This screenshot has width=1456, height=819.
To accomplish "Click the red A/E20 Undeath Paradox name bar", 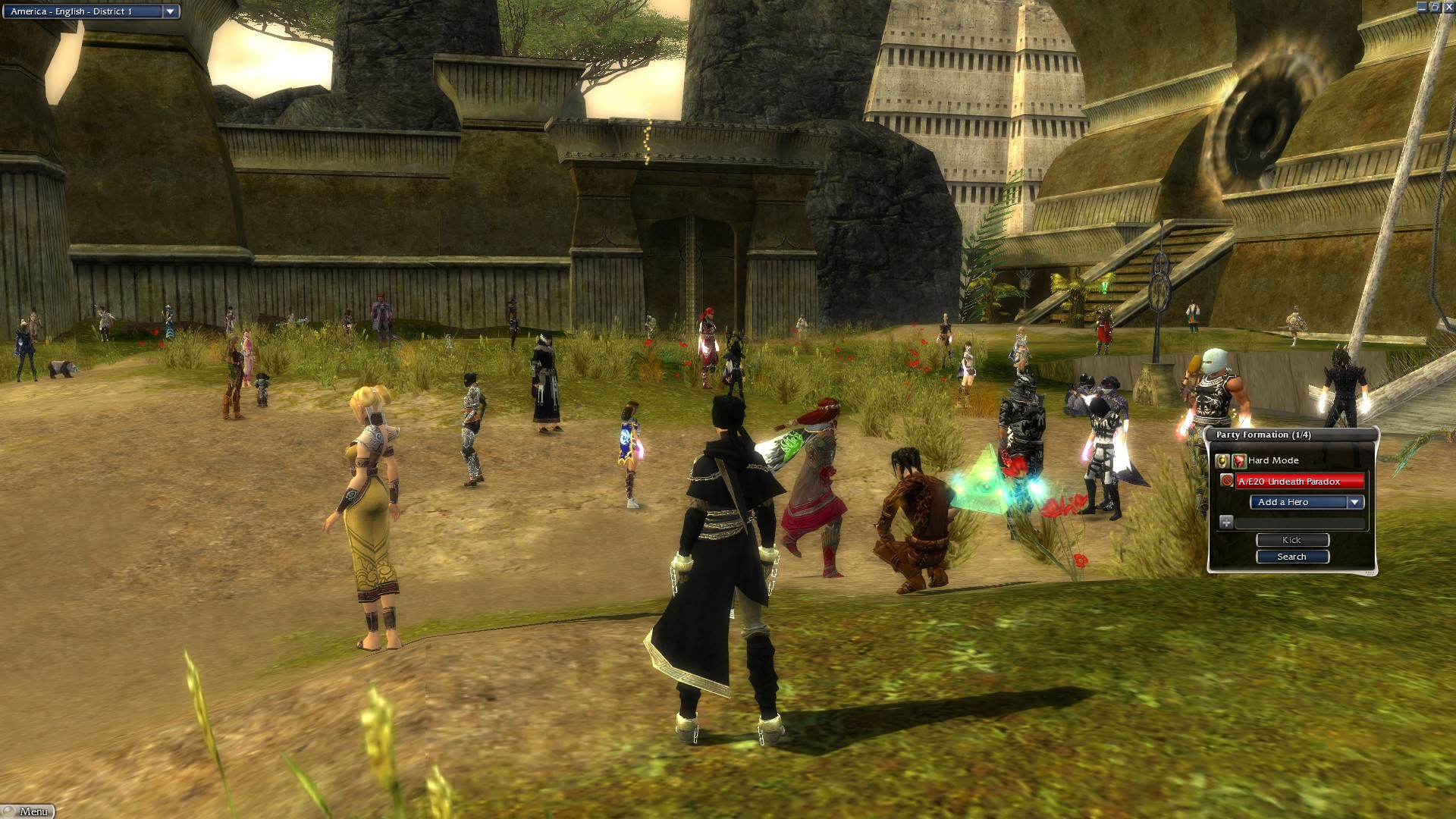I will pos(1301,482).
